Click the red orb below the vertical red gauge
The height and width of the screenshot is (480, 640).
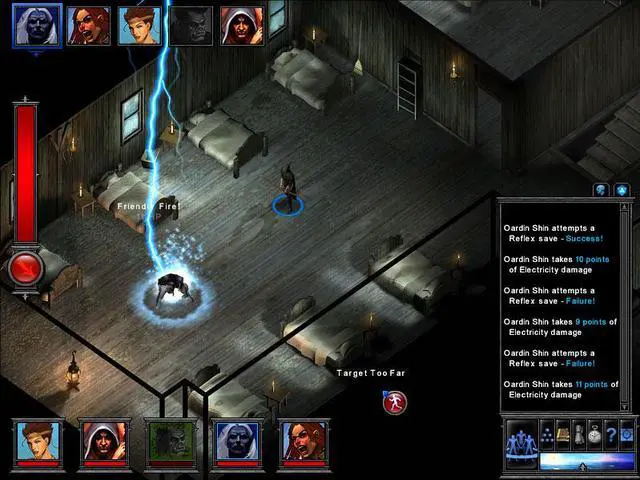pyautogui.click(x=25, y=268)
